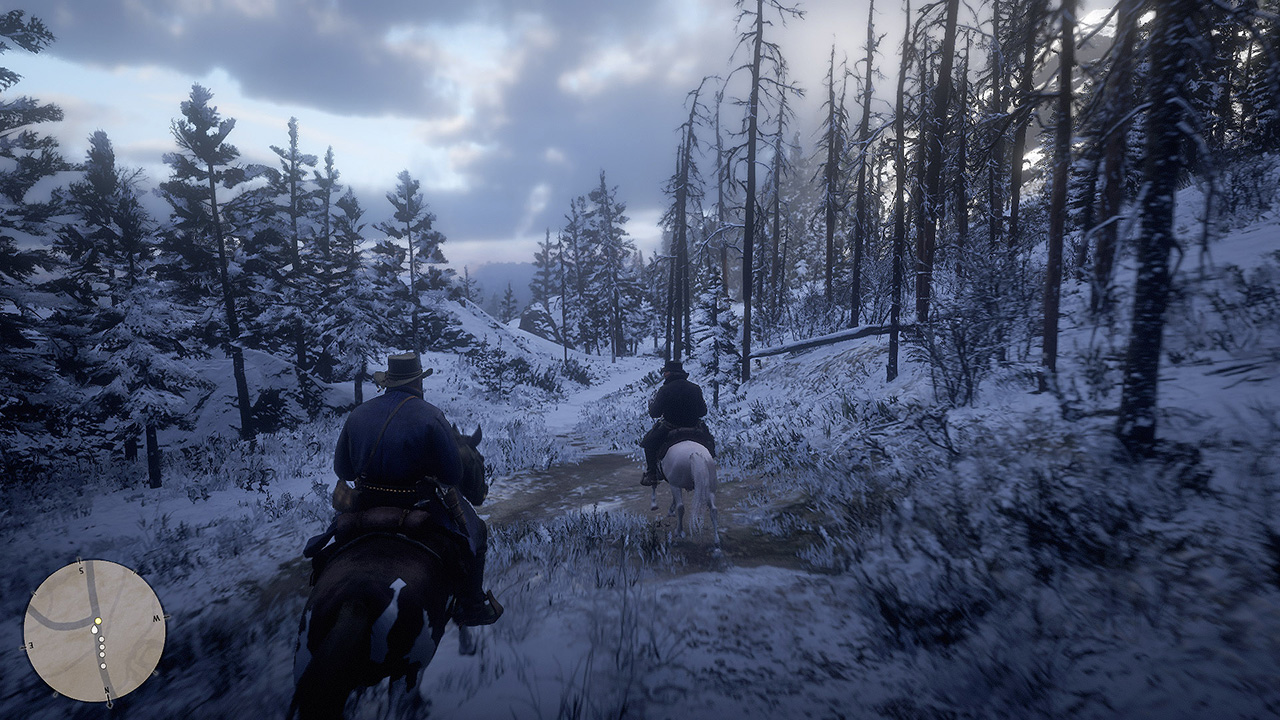Click the W compass marker on the minimap edge
This screenshot has width=1280, height=720.
tap(155, 619)
